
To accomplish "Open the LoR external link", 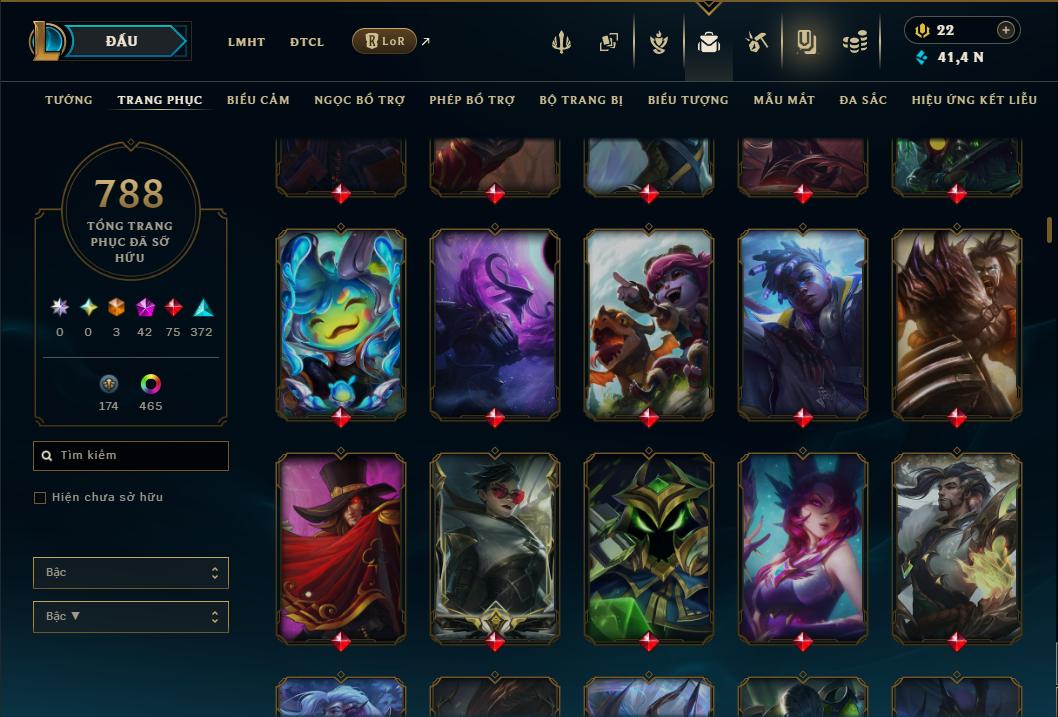I will pyautogui.click(x=385, y=41).
